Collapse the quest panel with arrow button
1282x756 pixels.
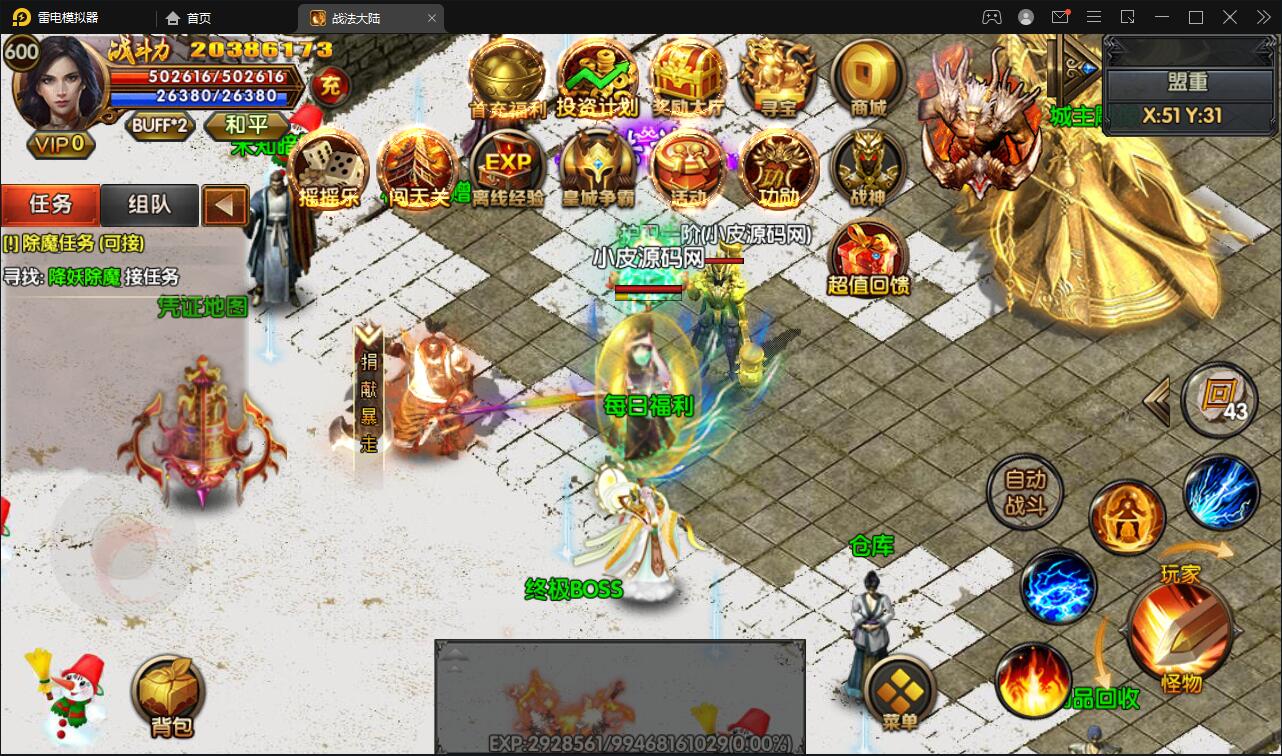tap(225, 206)
